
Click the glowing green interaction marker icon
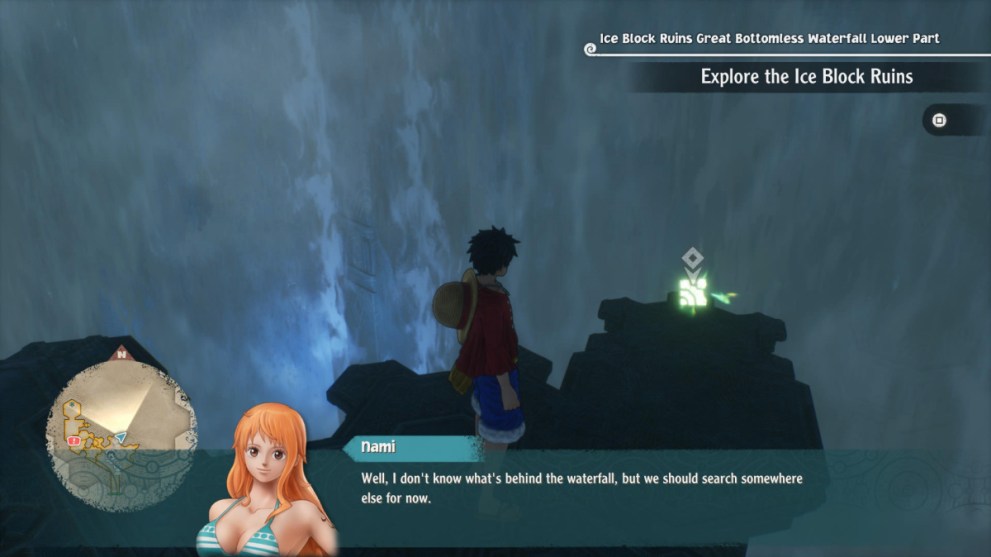tap(693, 291)
